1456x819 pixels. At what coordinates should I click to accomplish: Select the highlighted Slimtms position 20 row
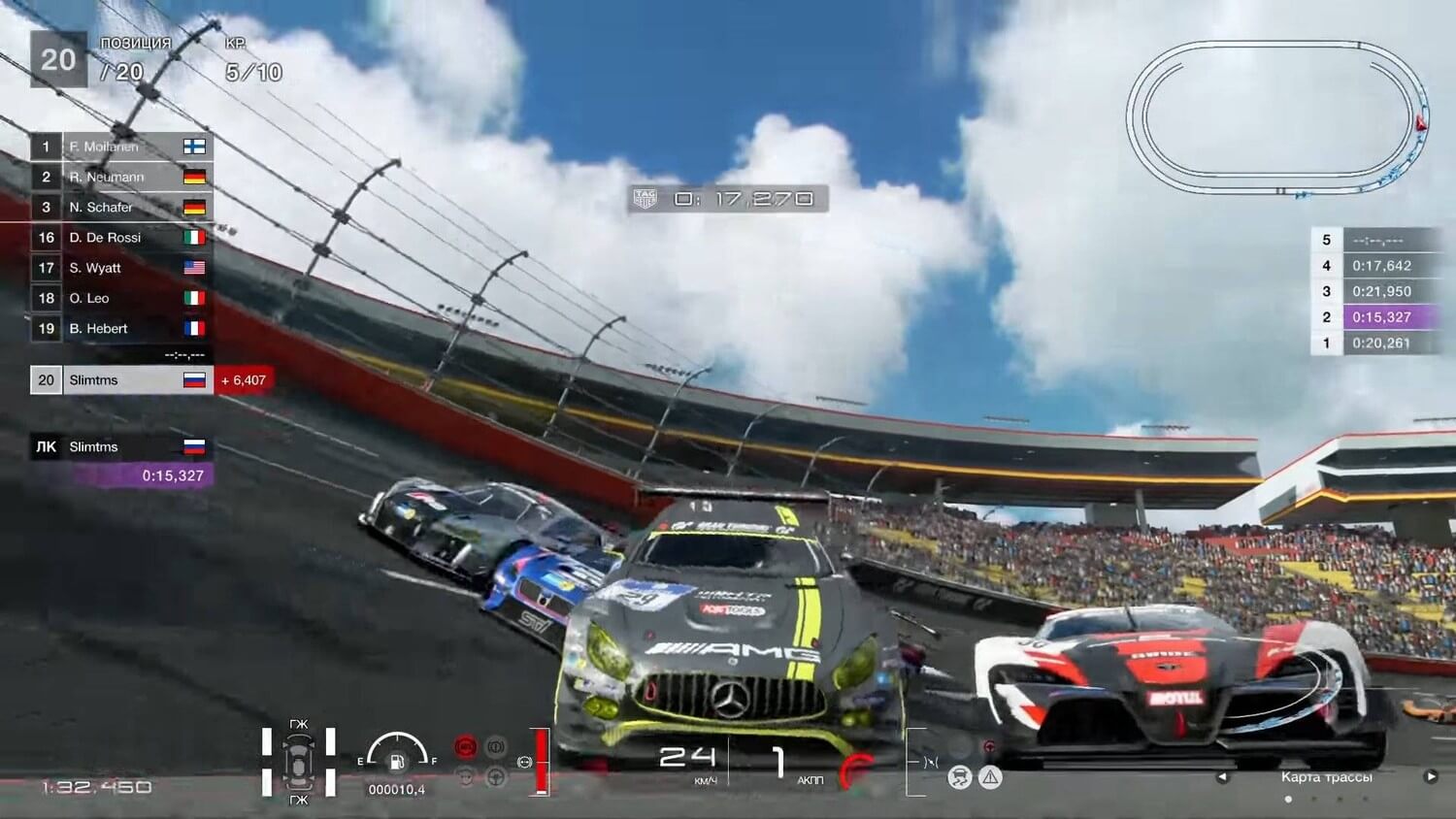(x=122, y=379)
